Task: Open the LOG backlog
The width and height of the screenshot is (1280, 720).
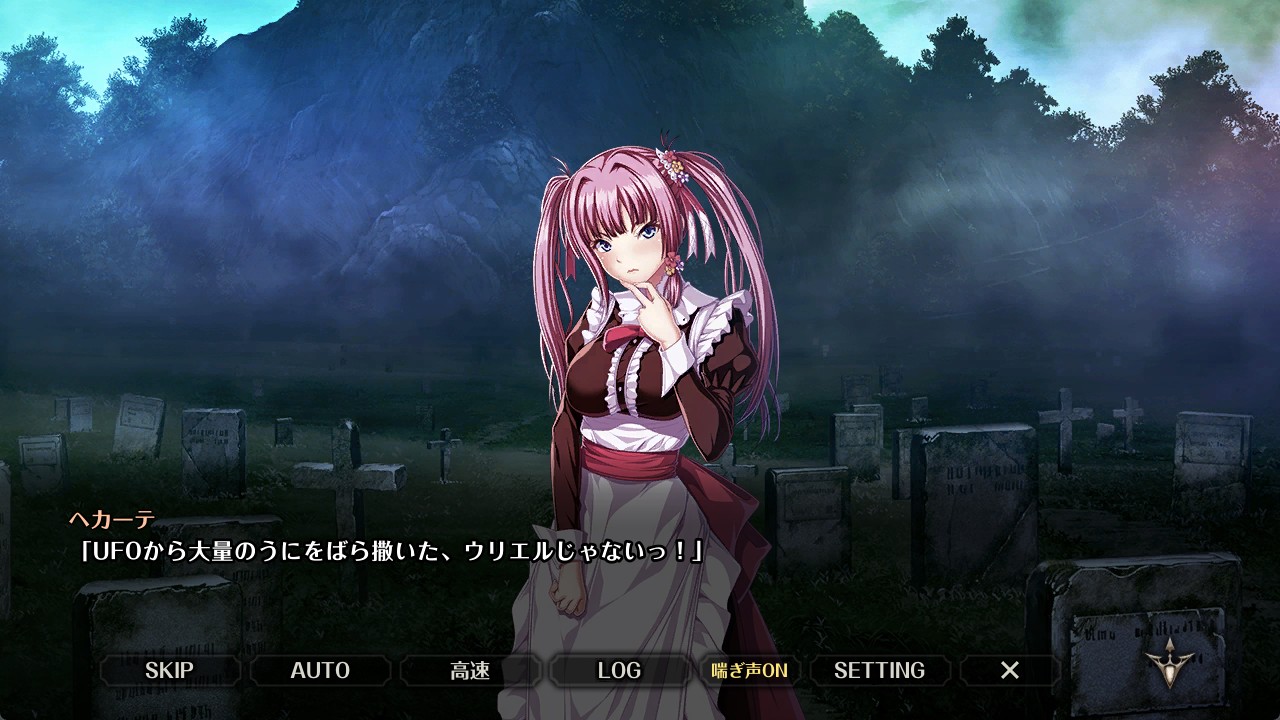Action: point(619,670)
